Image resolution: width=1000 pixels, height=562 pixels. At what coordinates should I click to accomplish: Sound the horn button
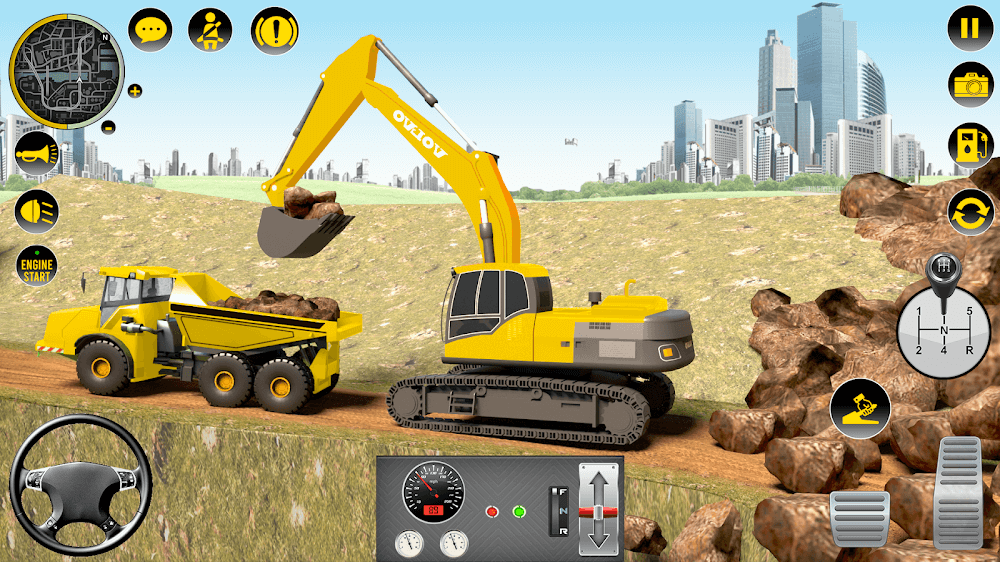point(36,155)
